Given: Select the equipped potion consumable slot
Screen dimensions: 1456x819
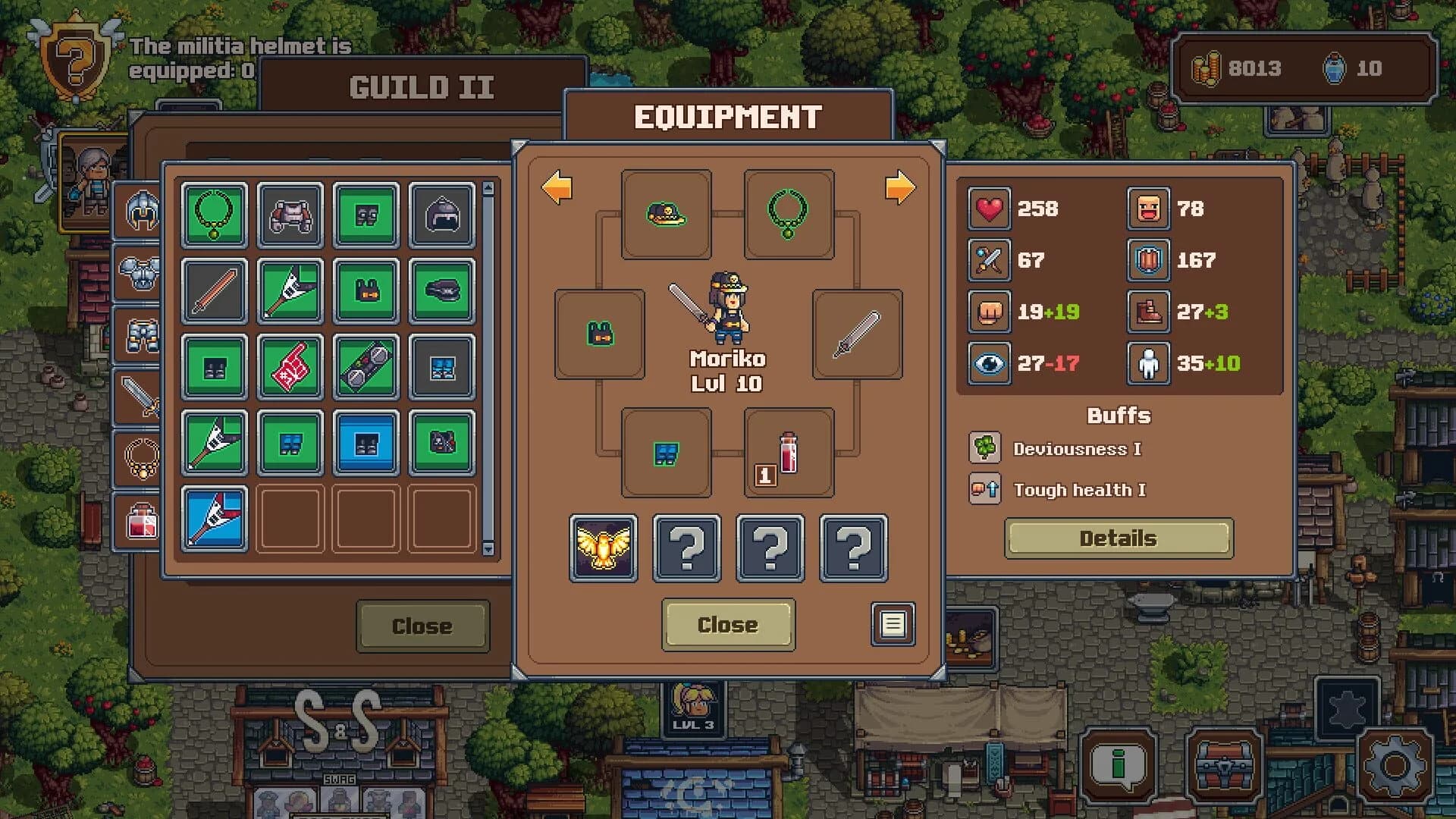Looking at the screenshot, I should (786, 455).
